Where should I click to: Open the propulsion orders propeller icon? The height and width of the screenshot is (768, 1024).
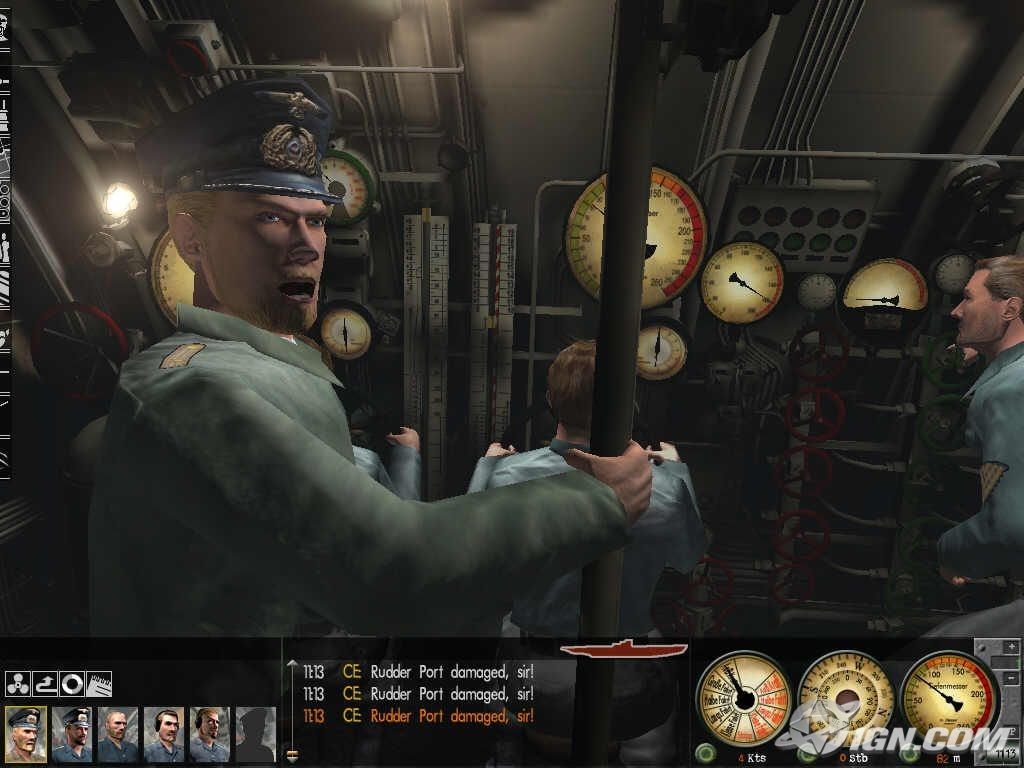[x=17, y=684]
